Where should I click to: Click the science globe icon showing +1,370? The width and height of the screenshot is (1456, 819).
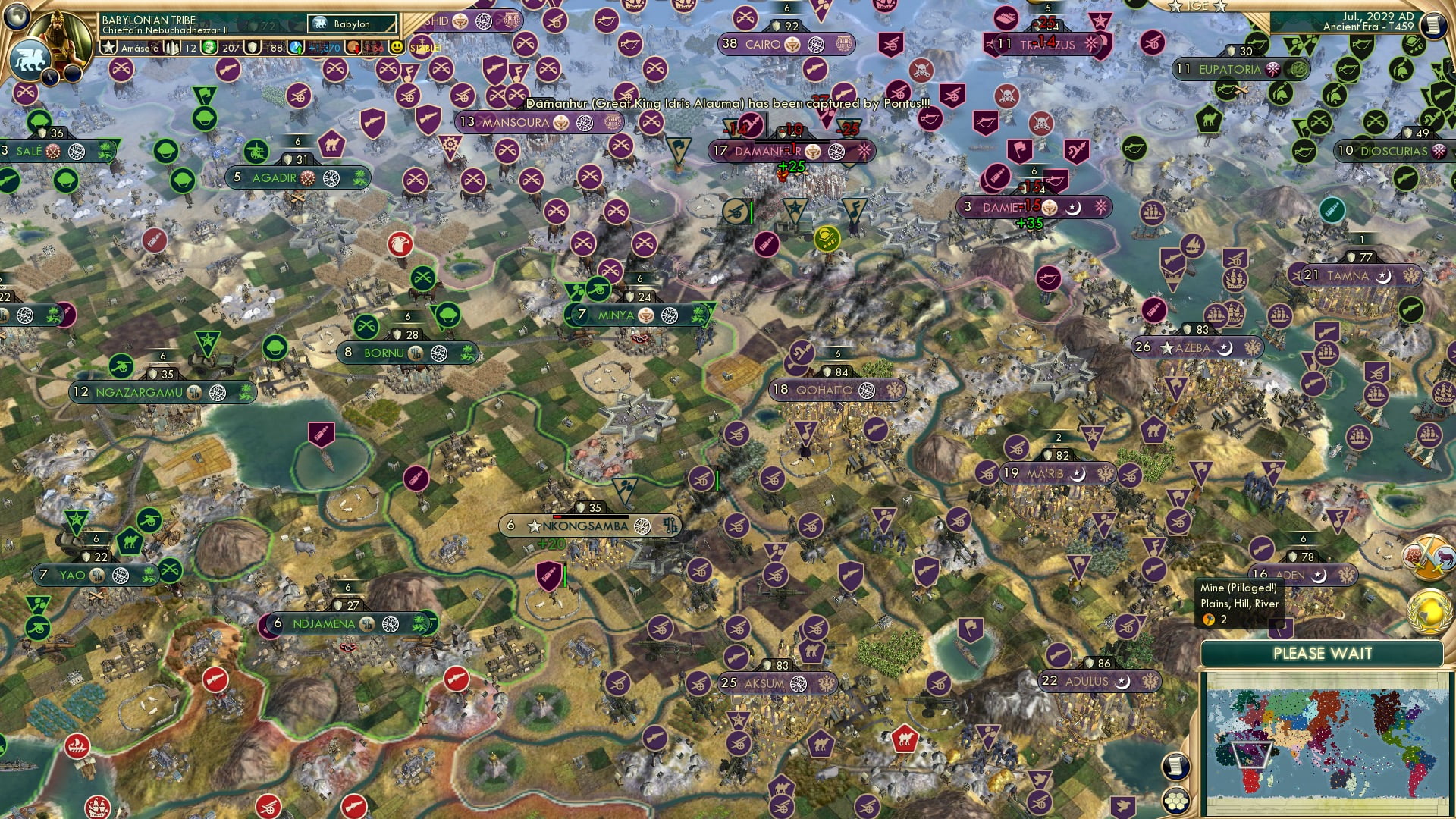tap(294, 47)
